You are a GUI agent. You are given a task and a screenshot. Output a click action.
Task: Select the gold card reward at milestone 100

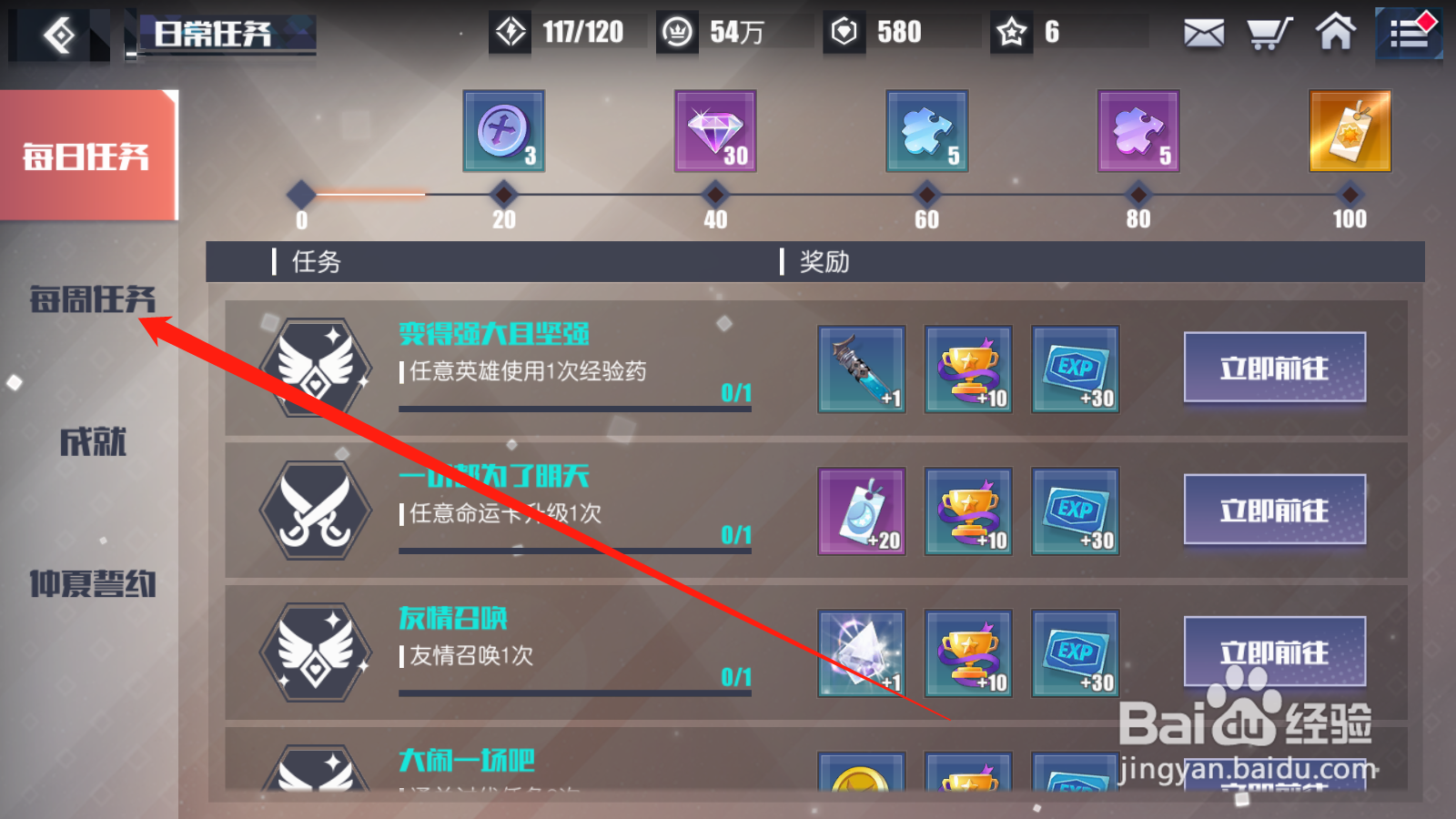coord(1349,130)
